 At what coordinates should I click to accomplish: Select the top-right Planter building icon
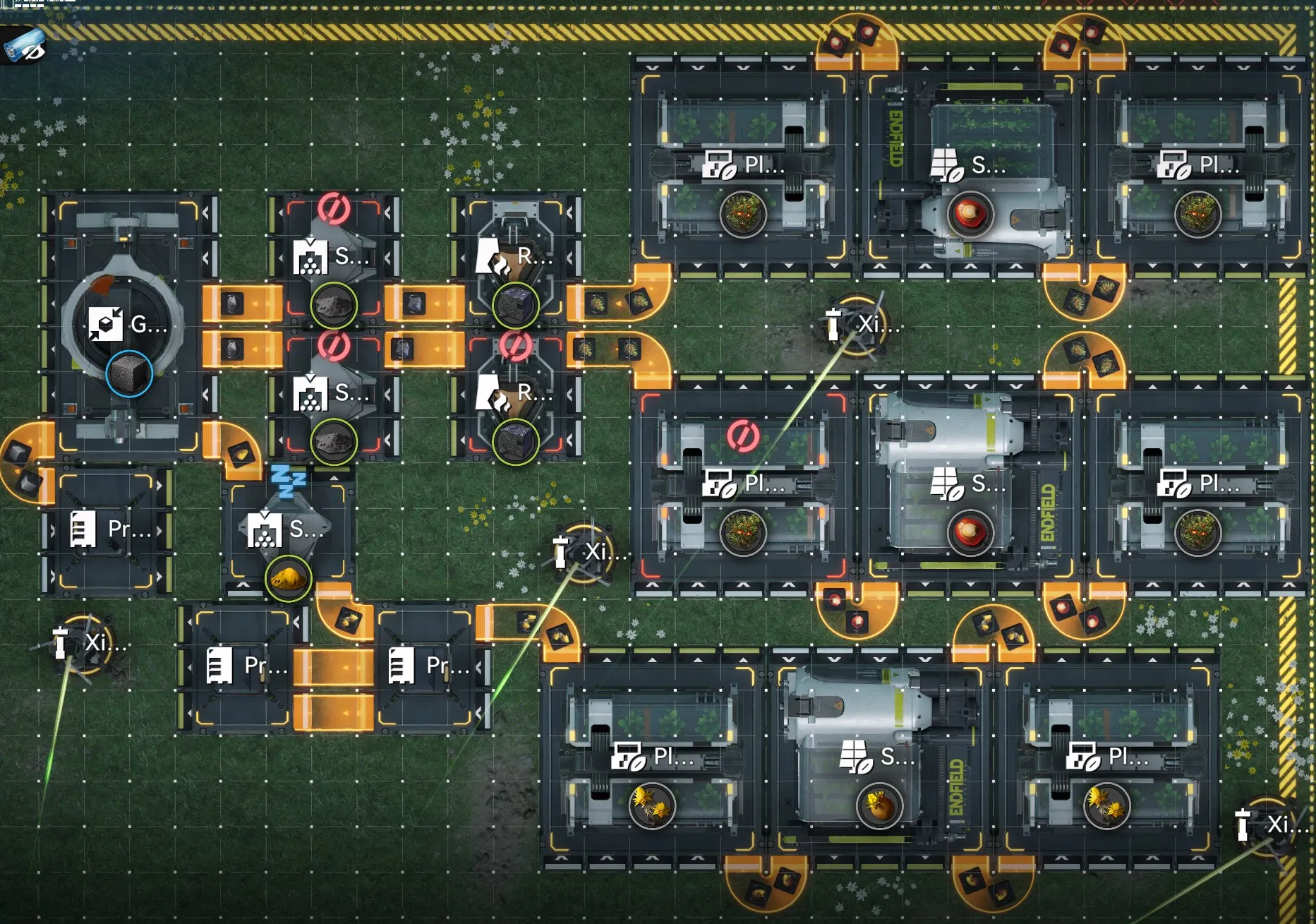click(x=1175, y=163)
